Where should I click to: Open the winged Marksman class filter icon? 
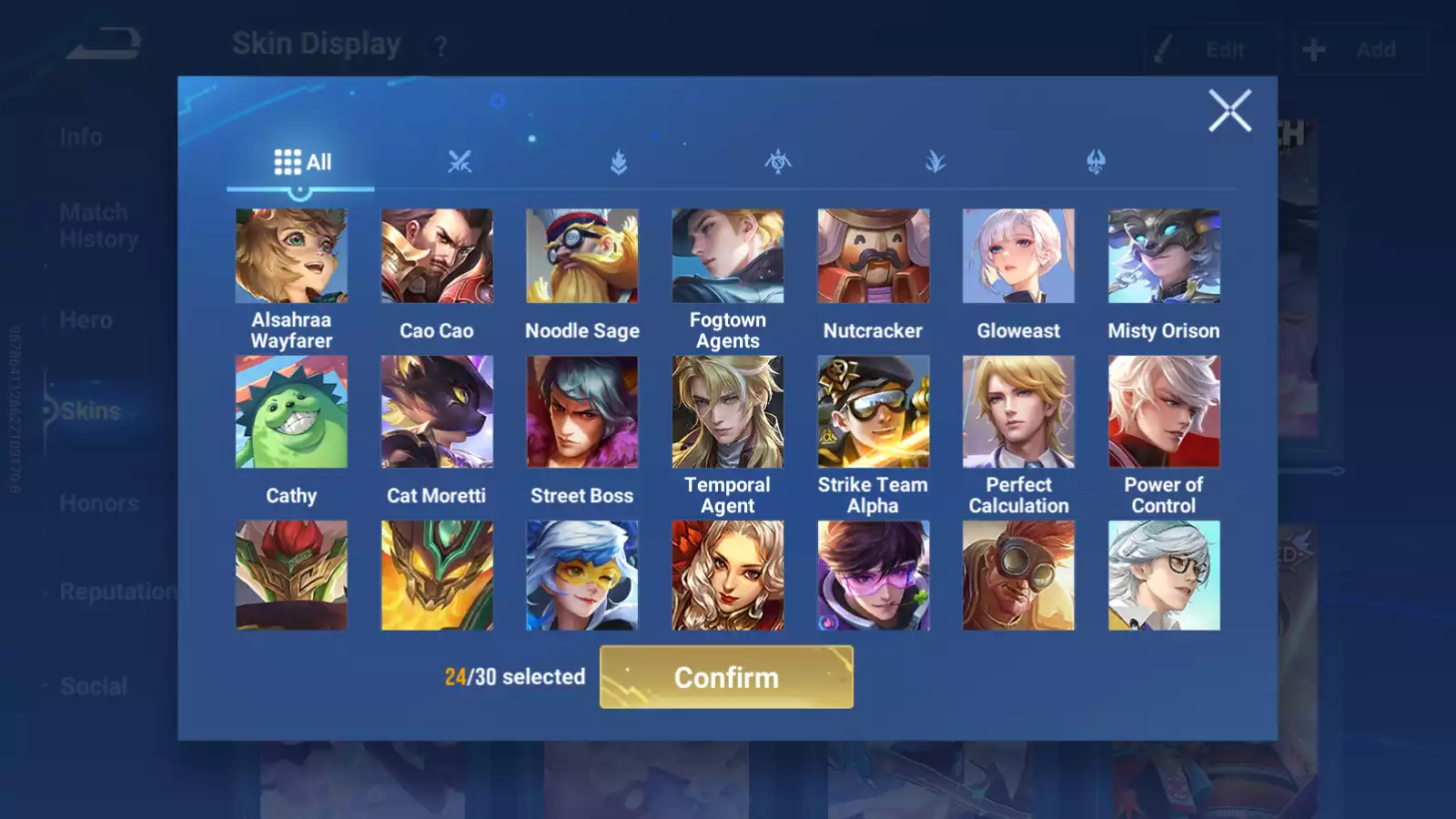1096,162
